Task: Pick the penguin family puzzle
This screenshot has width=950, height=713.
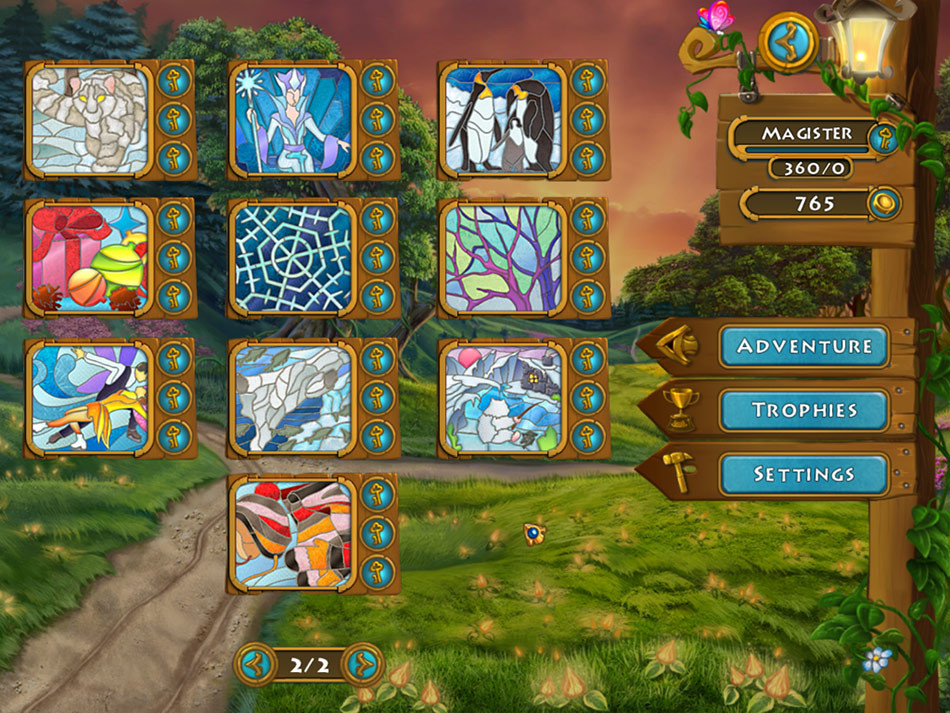Action: (x=504, y=120)
